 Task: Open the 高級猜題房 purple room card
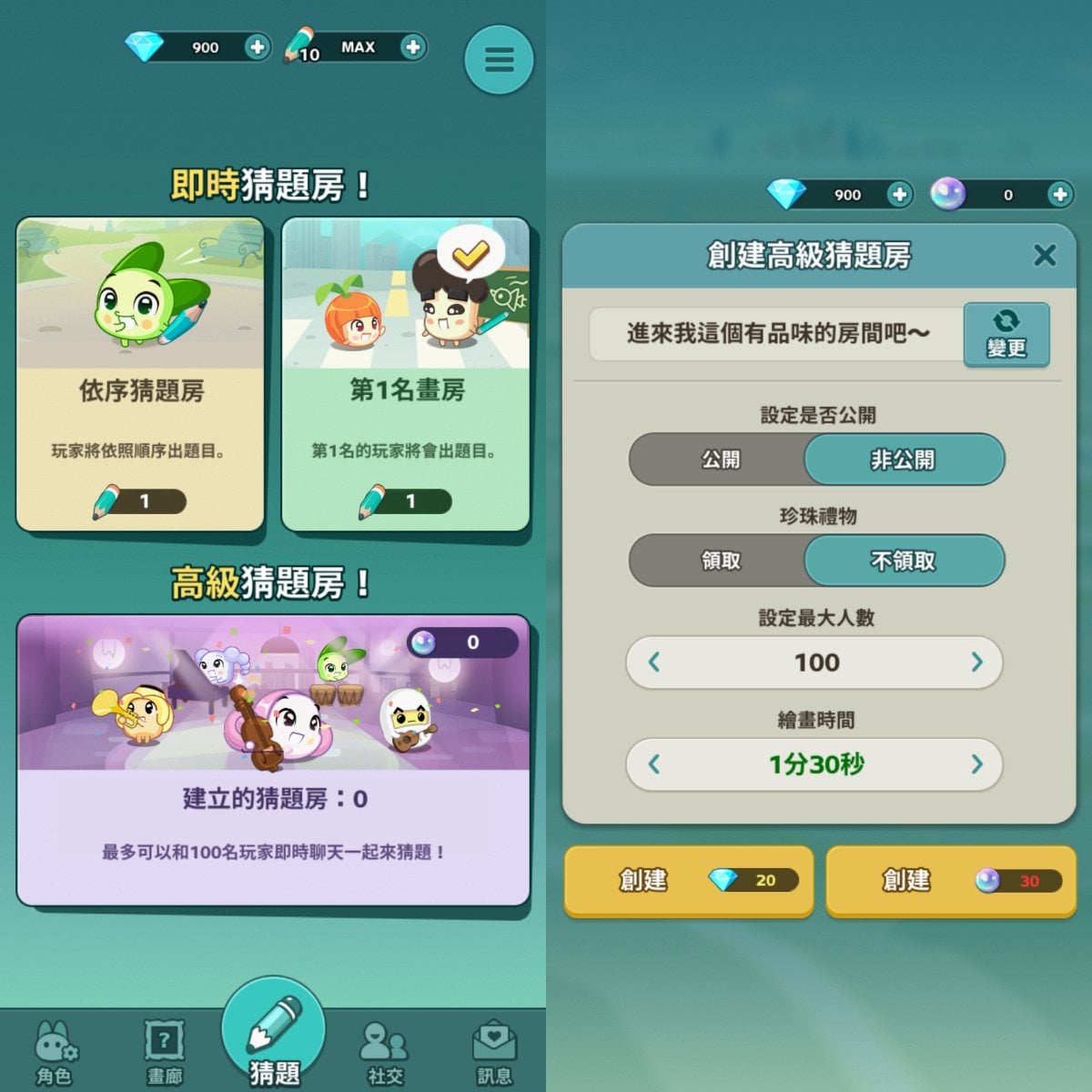[x=273, y=760]
